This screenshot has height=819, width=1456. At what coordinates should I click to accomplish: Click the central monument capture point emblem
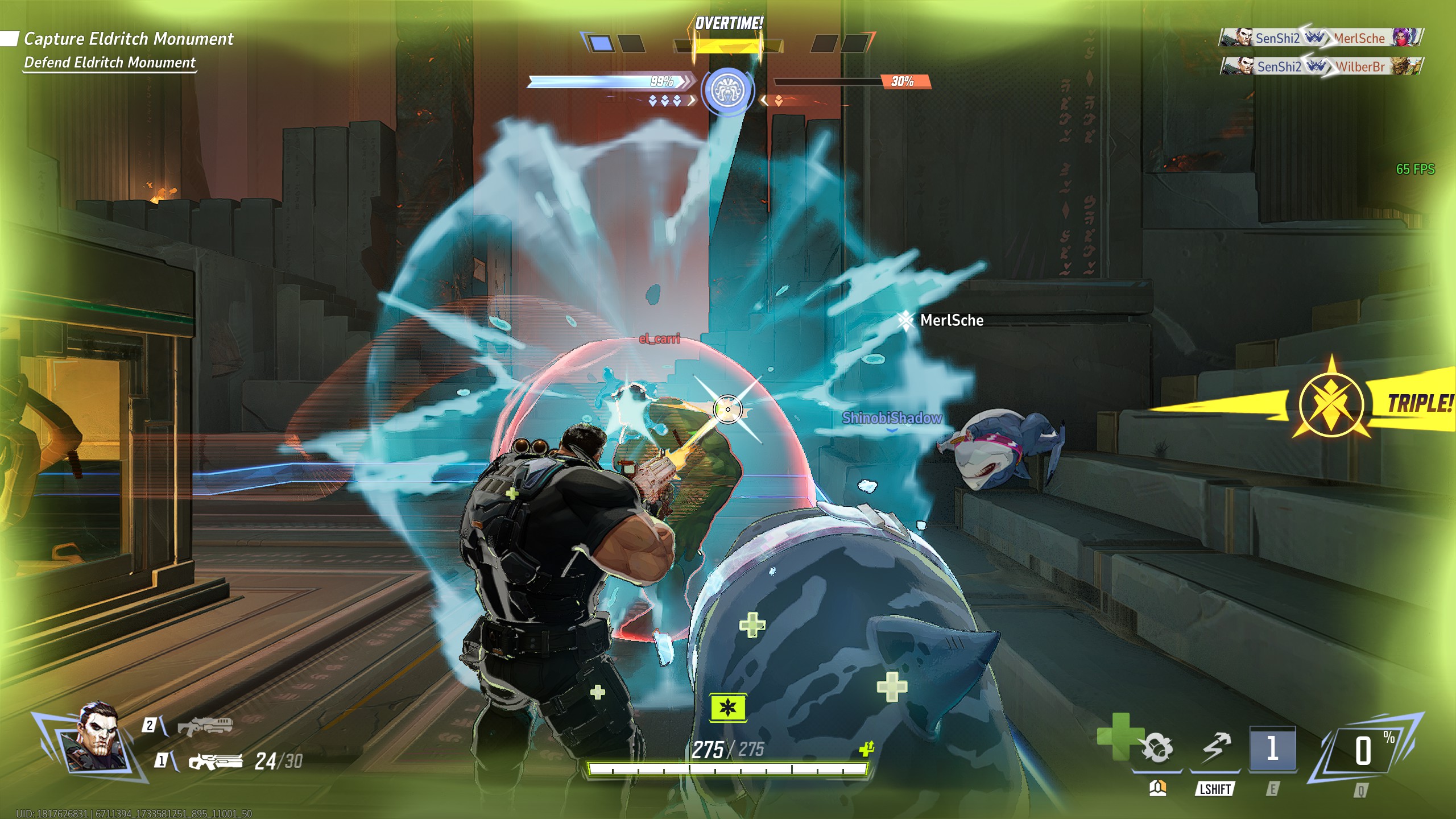727,91
